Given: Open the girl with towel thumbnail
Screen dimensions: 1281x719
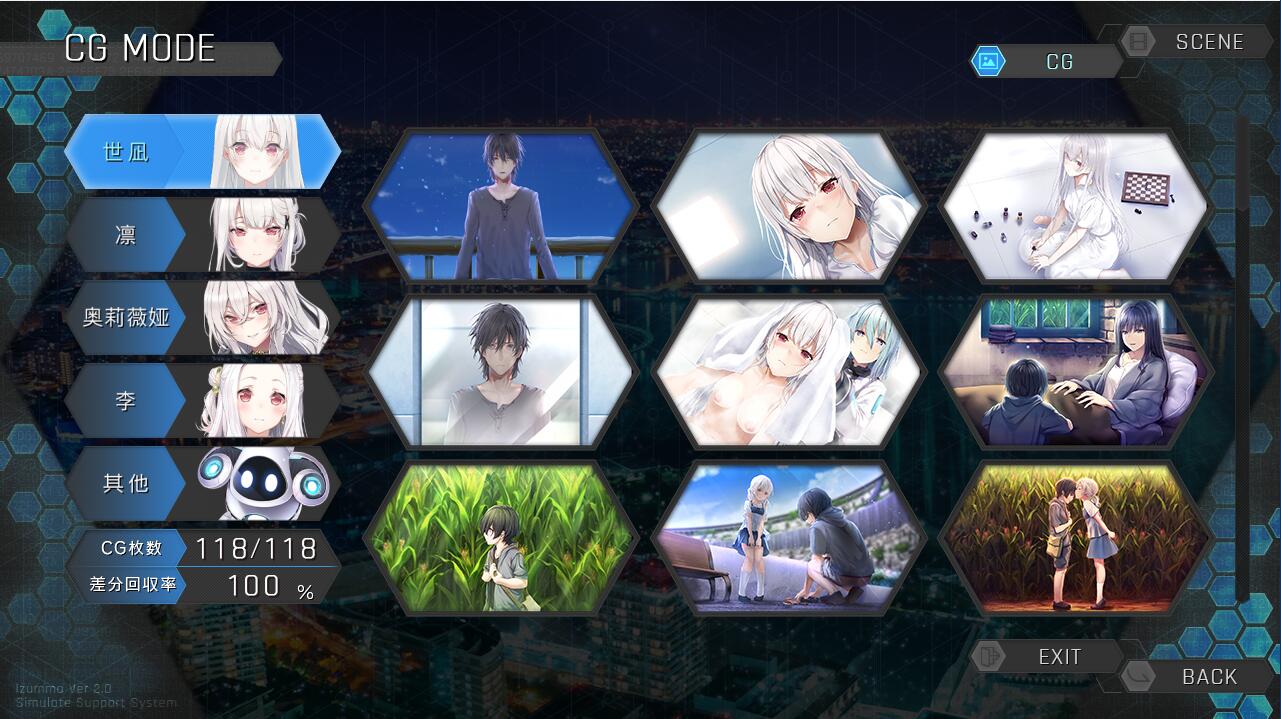Looking at the screenshot, I should click(x=788, y=371).
